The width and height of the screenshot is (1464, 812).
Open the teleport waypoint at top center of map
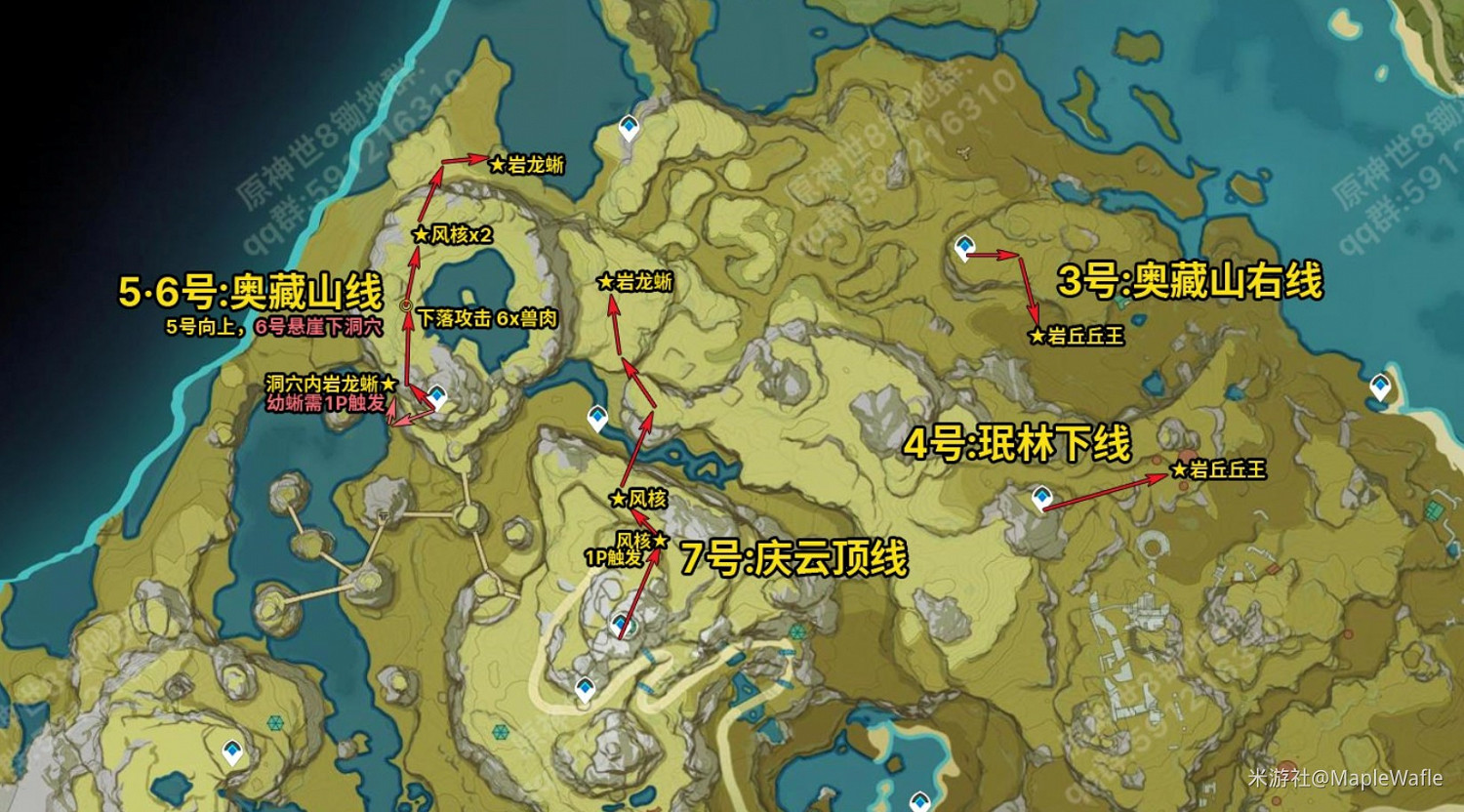[x=628, y=127]
